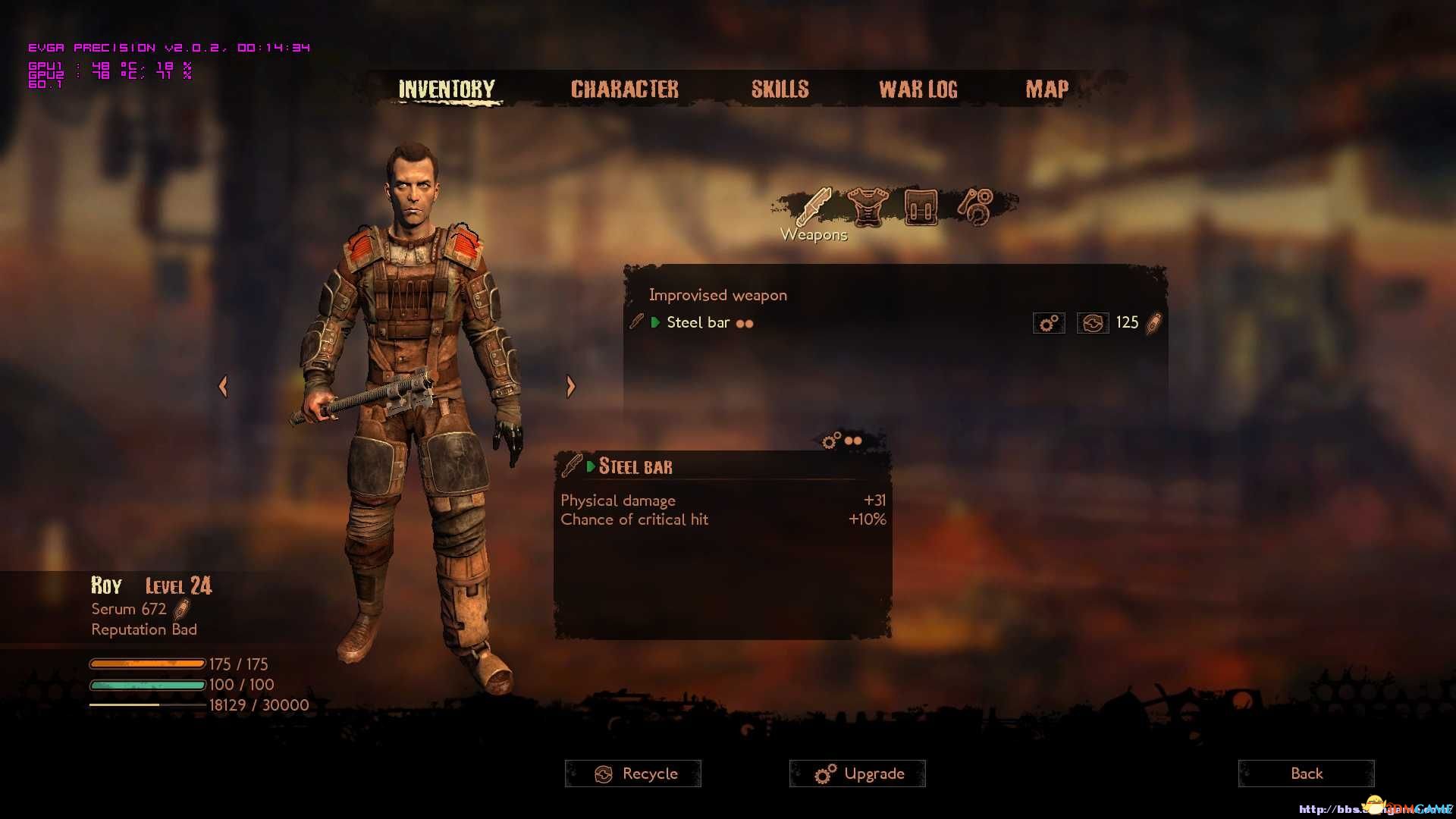Recycle the selected item
The height and width of the screenshot is (819, 1456).
point(633,773)
